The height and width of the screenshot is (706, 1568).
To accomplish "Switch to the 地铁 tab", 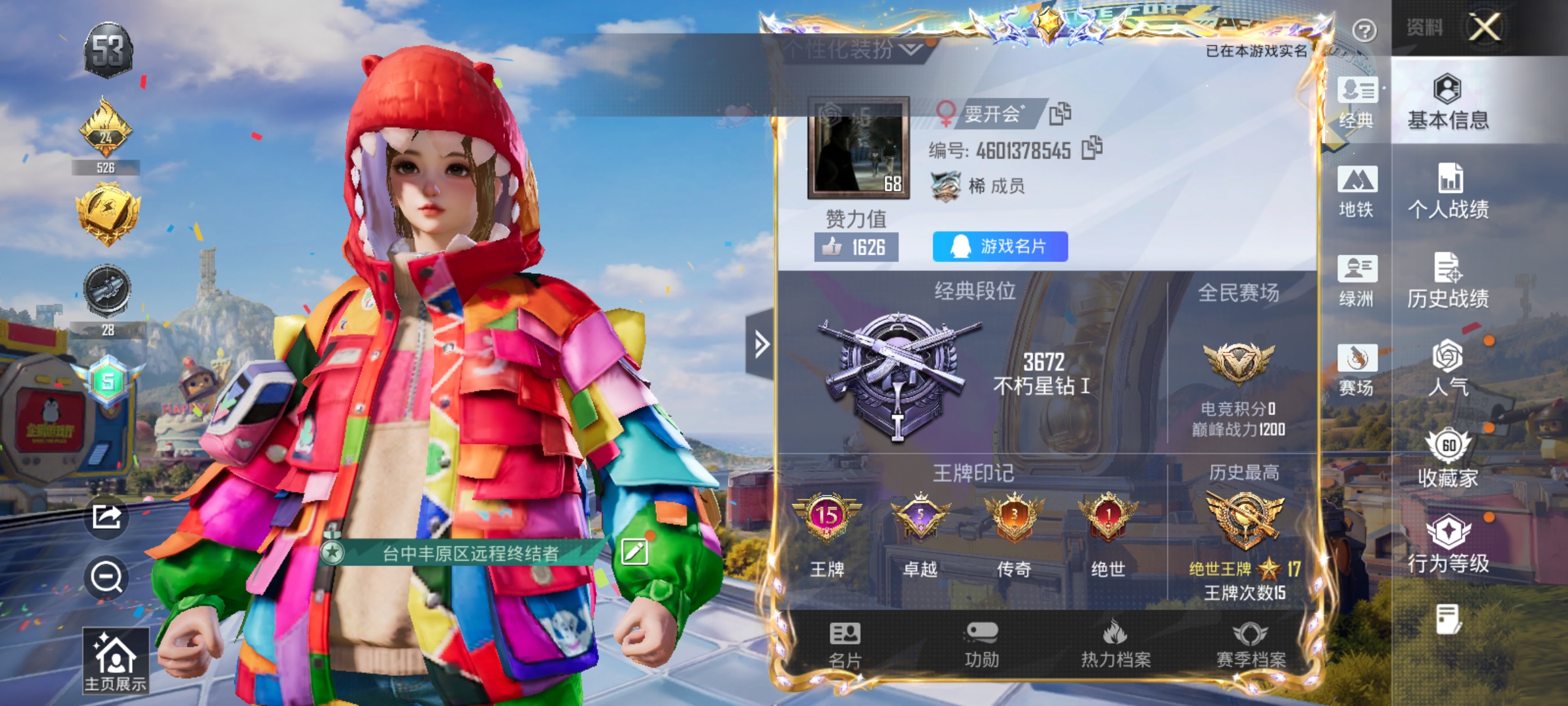I will click(1358, 190).
